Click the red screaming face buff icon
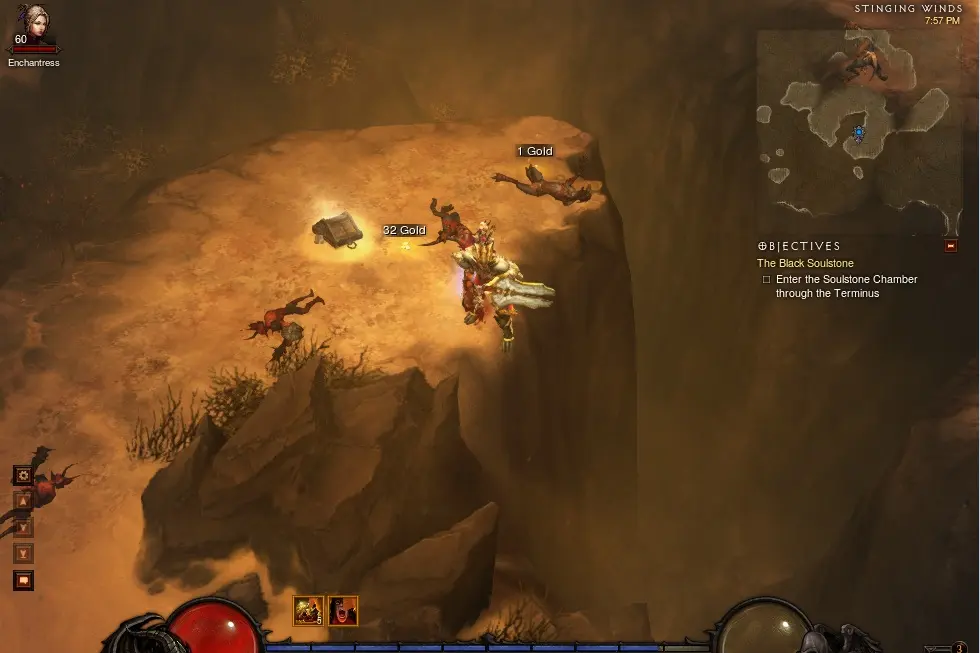The width and height of the screenshot is (980, 653). [342, 610]
